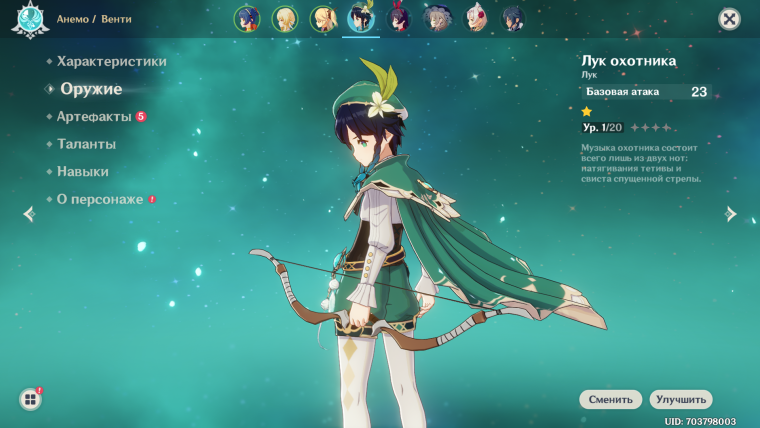
Task: Open the Характеристики menu entry
Action: click(111, 61)
